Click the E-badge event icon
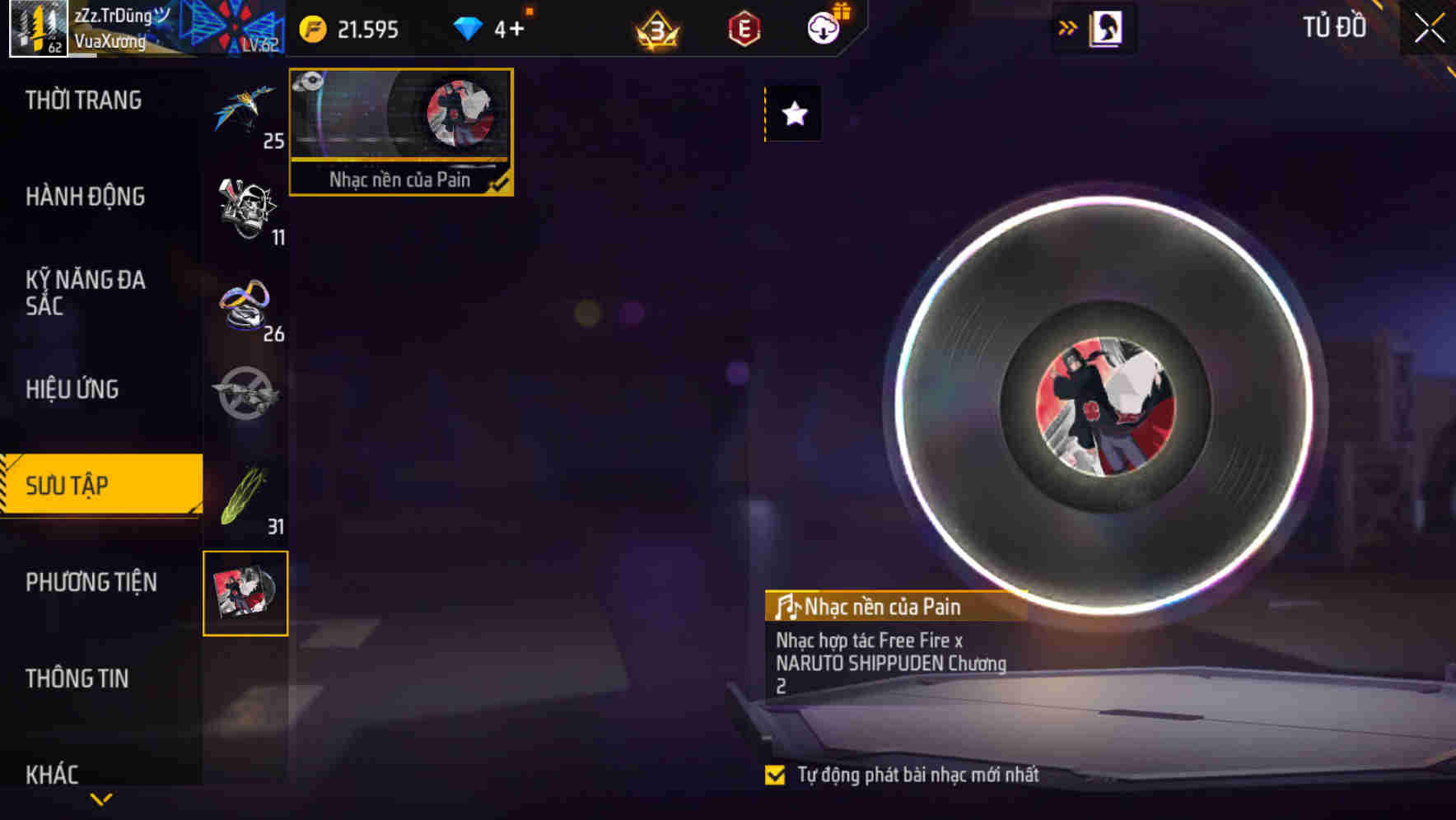Viewport: 1456px width, 820px height. click(x=742, y=27)
